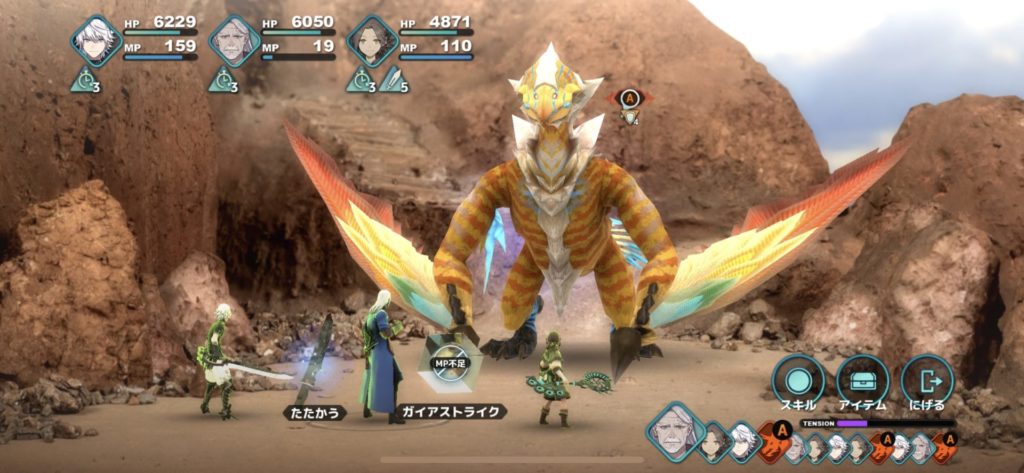Viewport: 1024px width, 473px height.
Task: Select the elderly man's party portrait
Action: pos(234,41)
